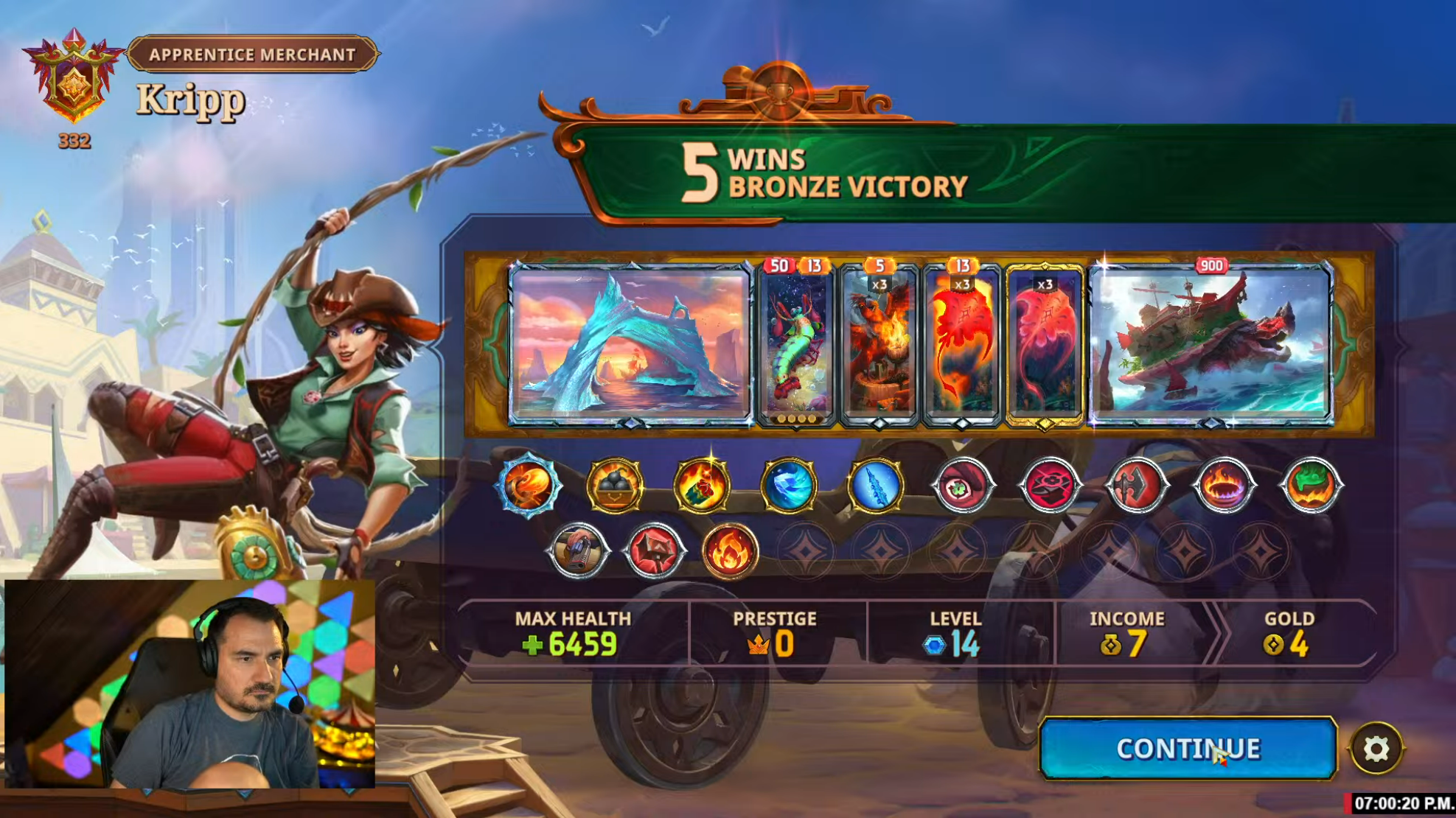Inspect the hand with pistol skill
Image resolution: width=1456 pixels, height=818 pixels.
click(578, 550)
